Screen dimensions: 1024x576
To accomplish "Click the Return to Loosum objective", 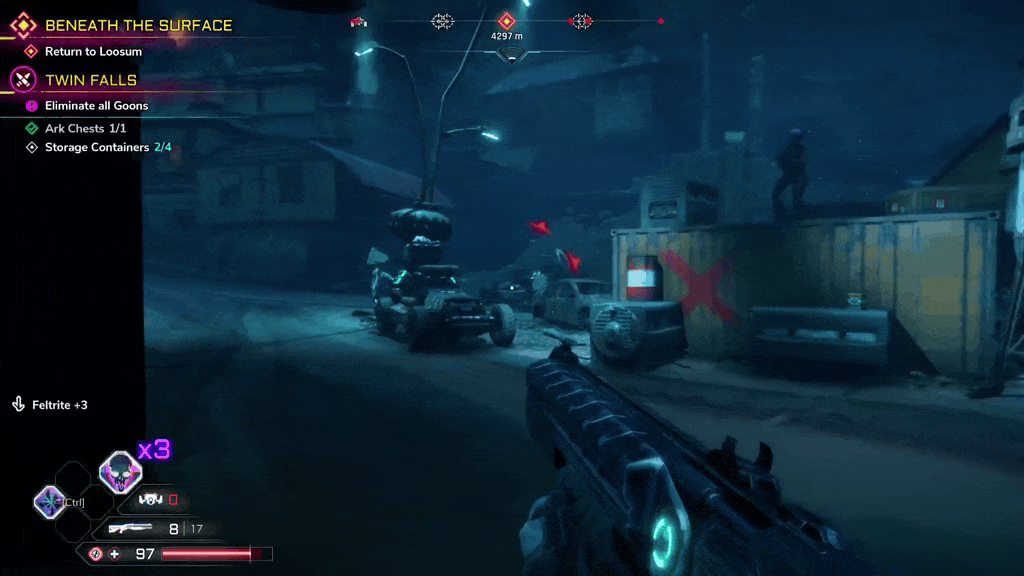I will pyautogui.click(x=93, y=51).
